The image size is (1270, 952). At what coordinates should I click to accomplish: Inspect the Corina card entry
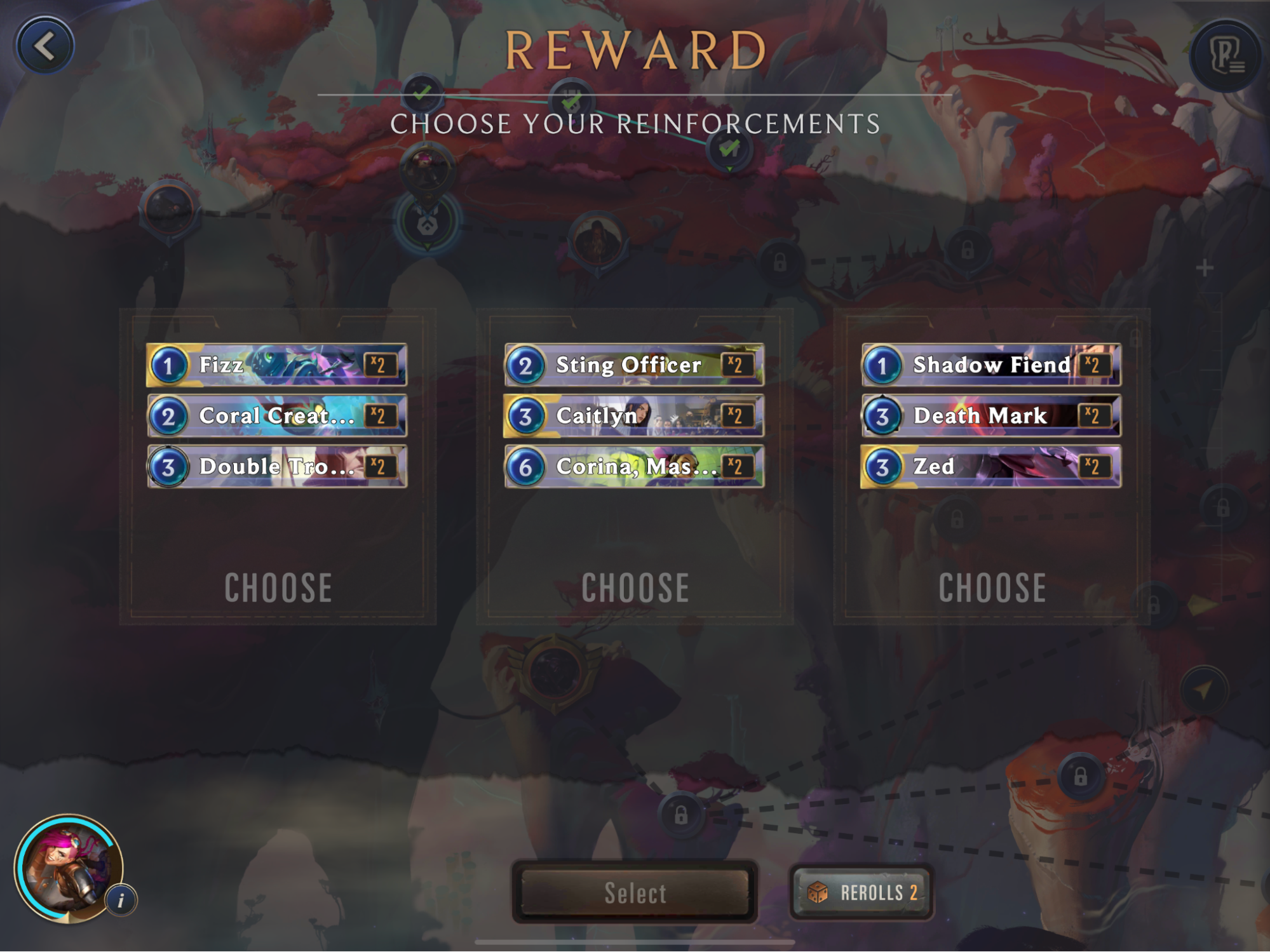[634, 467]
